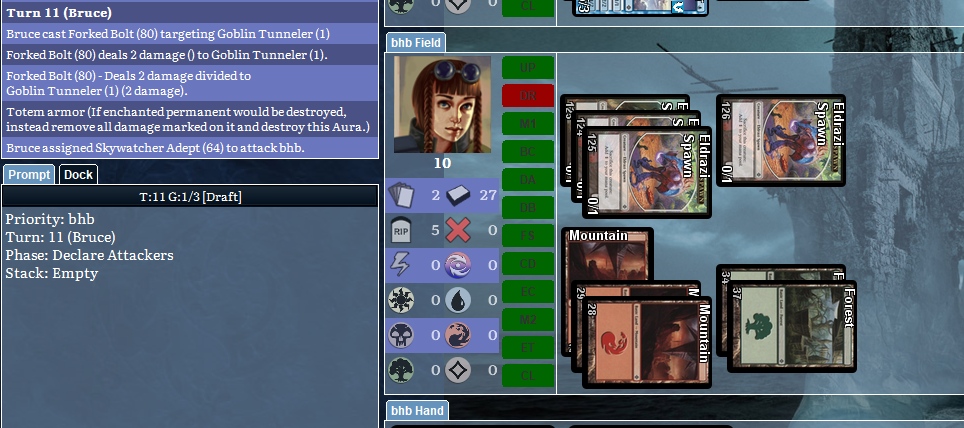This screenshot has width=964, height=428.
Task: Toggle the UP phase stop button
Action: coord(527,68)
